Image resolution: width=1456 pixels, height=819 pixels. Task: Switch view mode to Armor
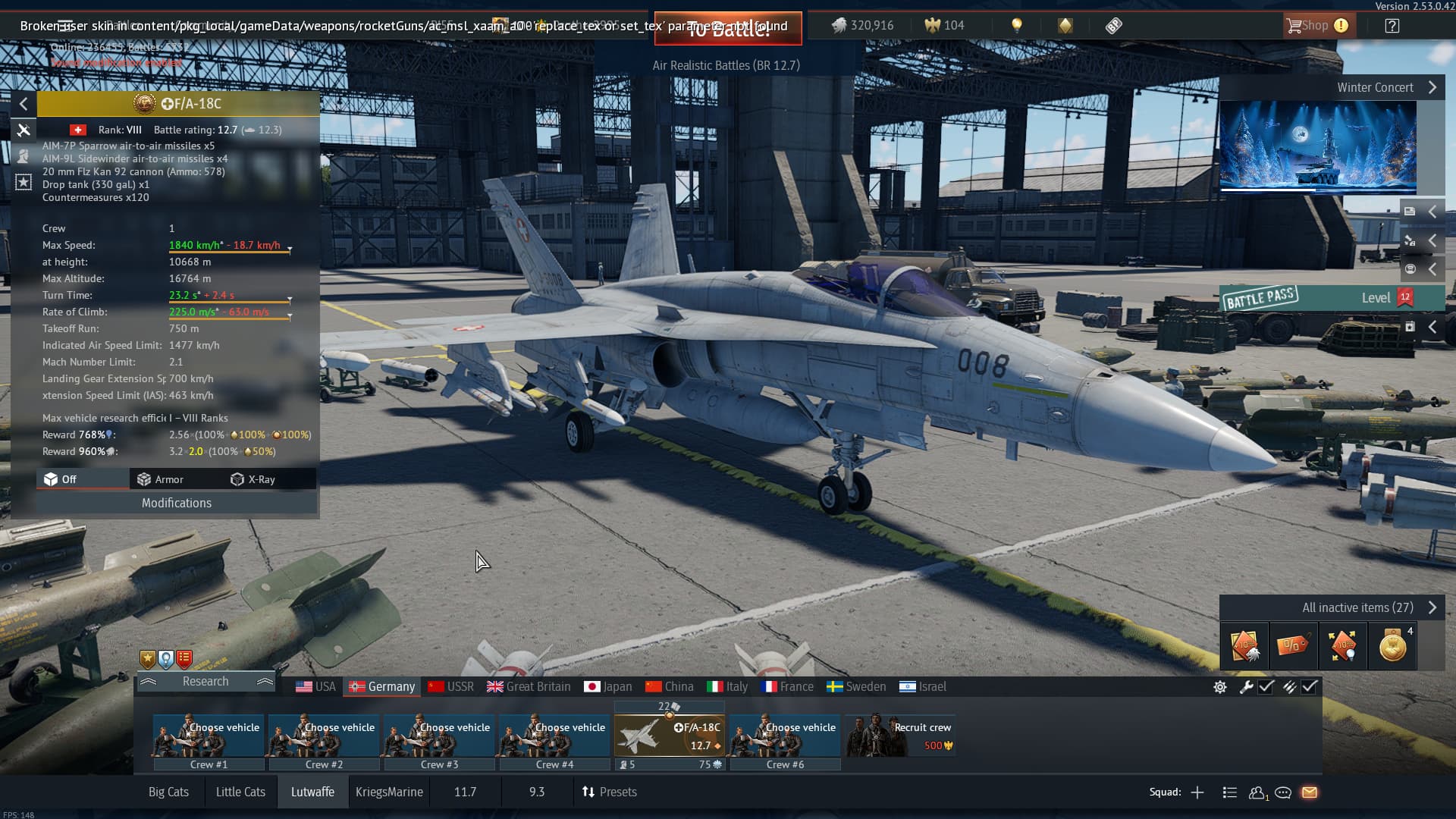click(x=160, y=479)
